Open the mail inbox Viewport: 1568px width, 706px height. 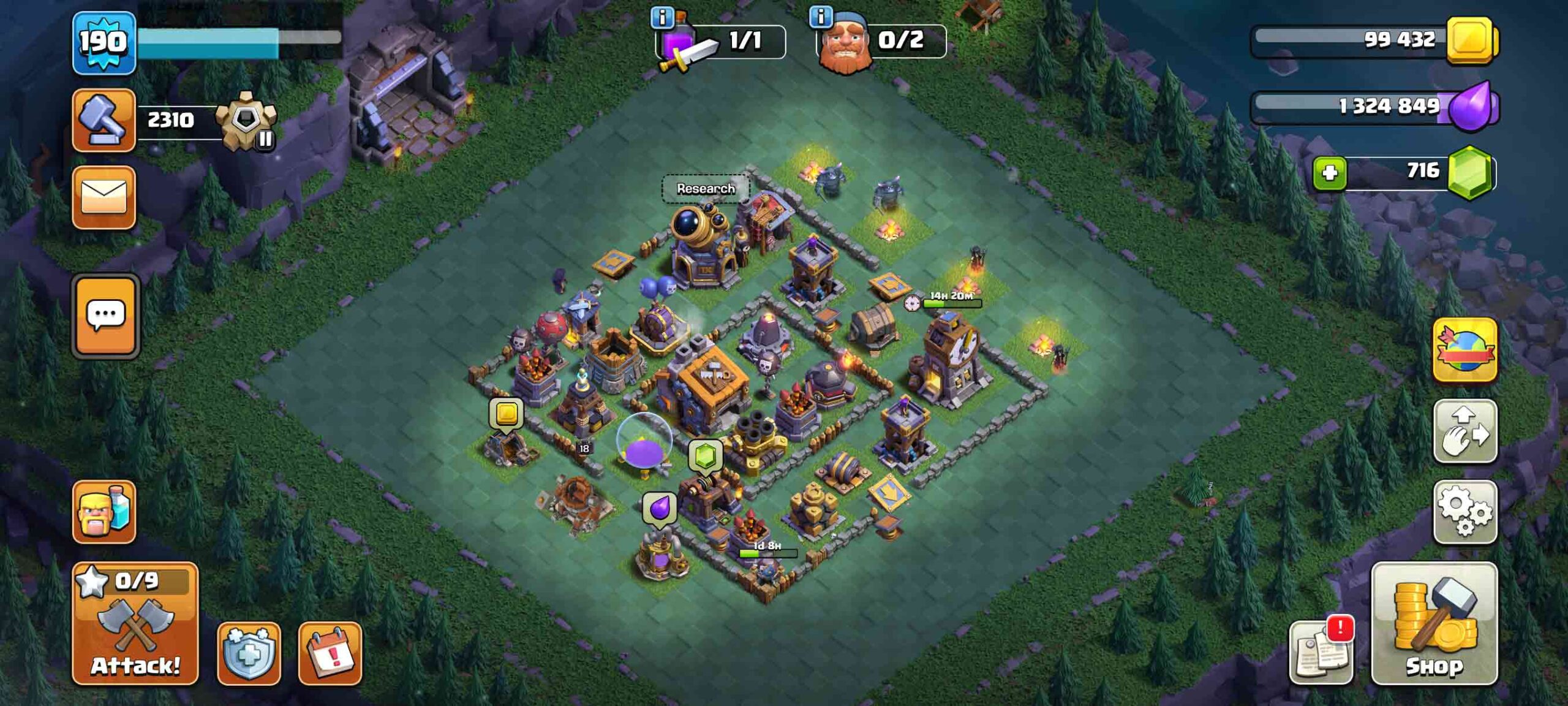click(104, 197)
